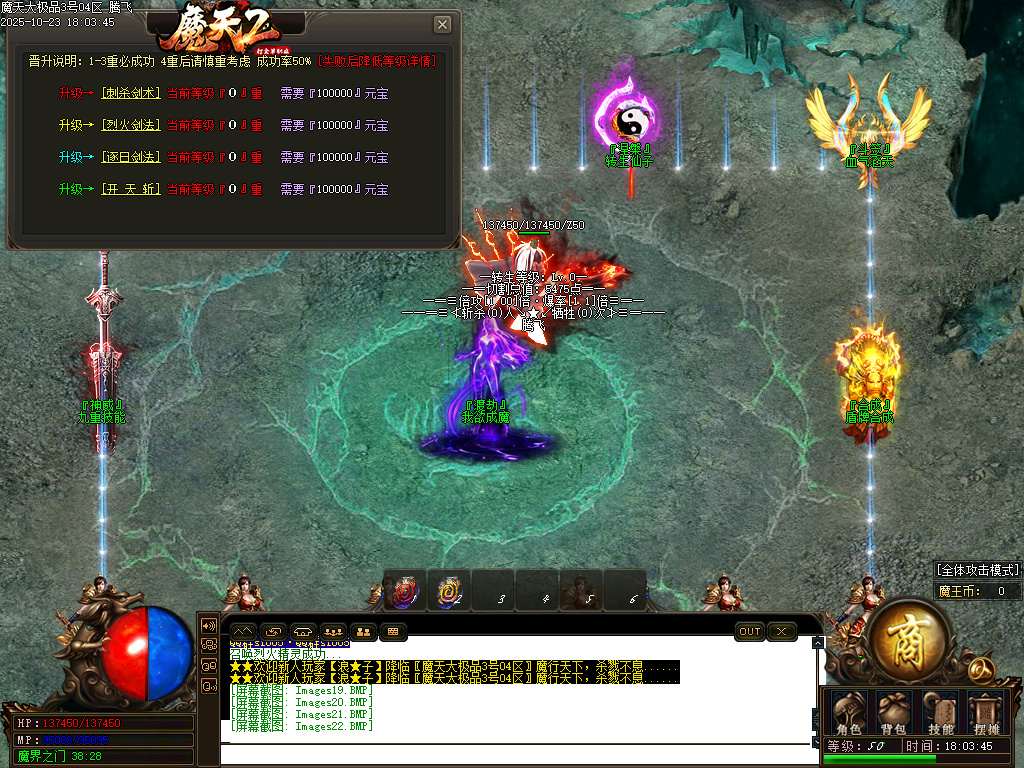Switch the 全体攻击模式 attack mode label
This screenshot has width=1024, height=768.
pos(979,570)
